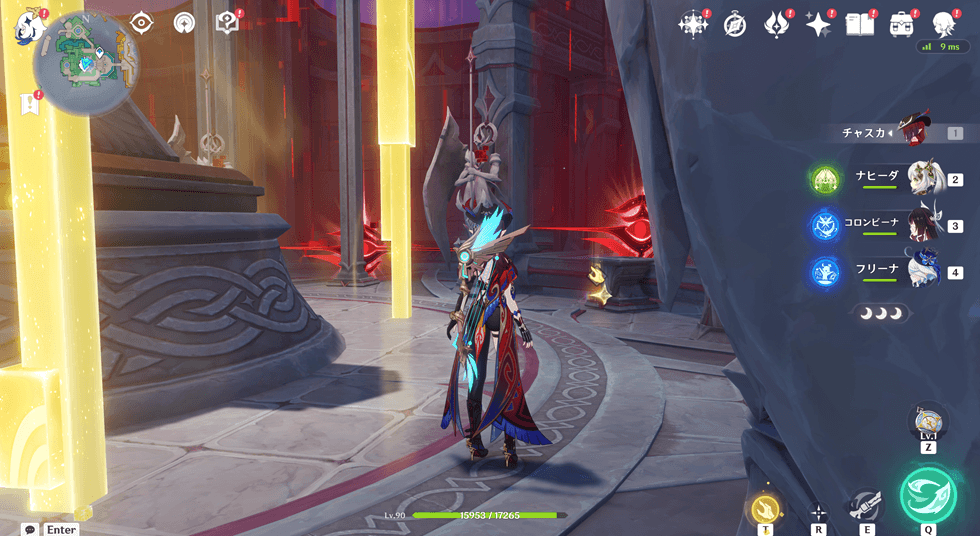Open the winged battle pass icon
The width and height of the screenshot is (980, 536).
pyautogui.click(x=777, y=25)
